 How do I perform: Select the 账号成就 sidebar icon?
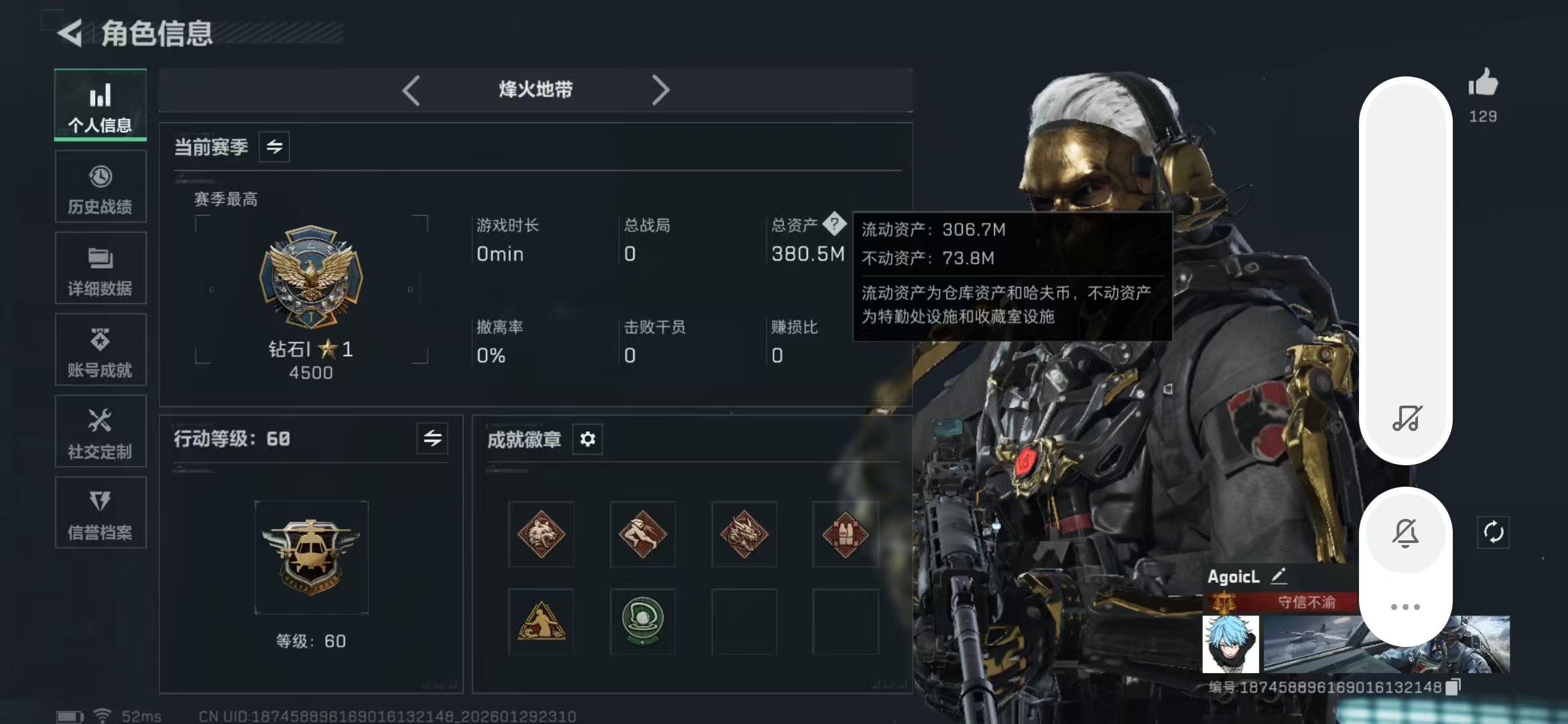point(100,350)
